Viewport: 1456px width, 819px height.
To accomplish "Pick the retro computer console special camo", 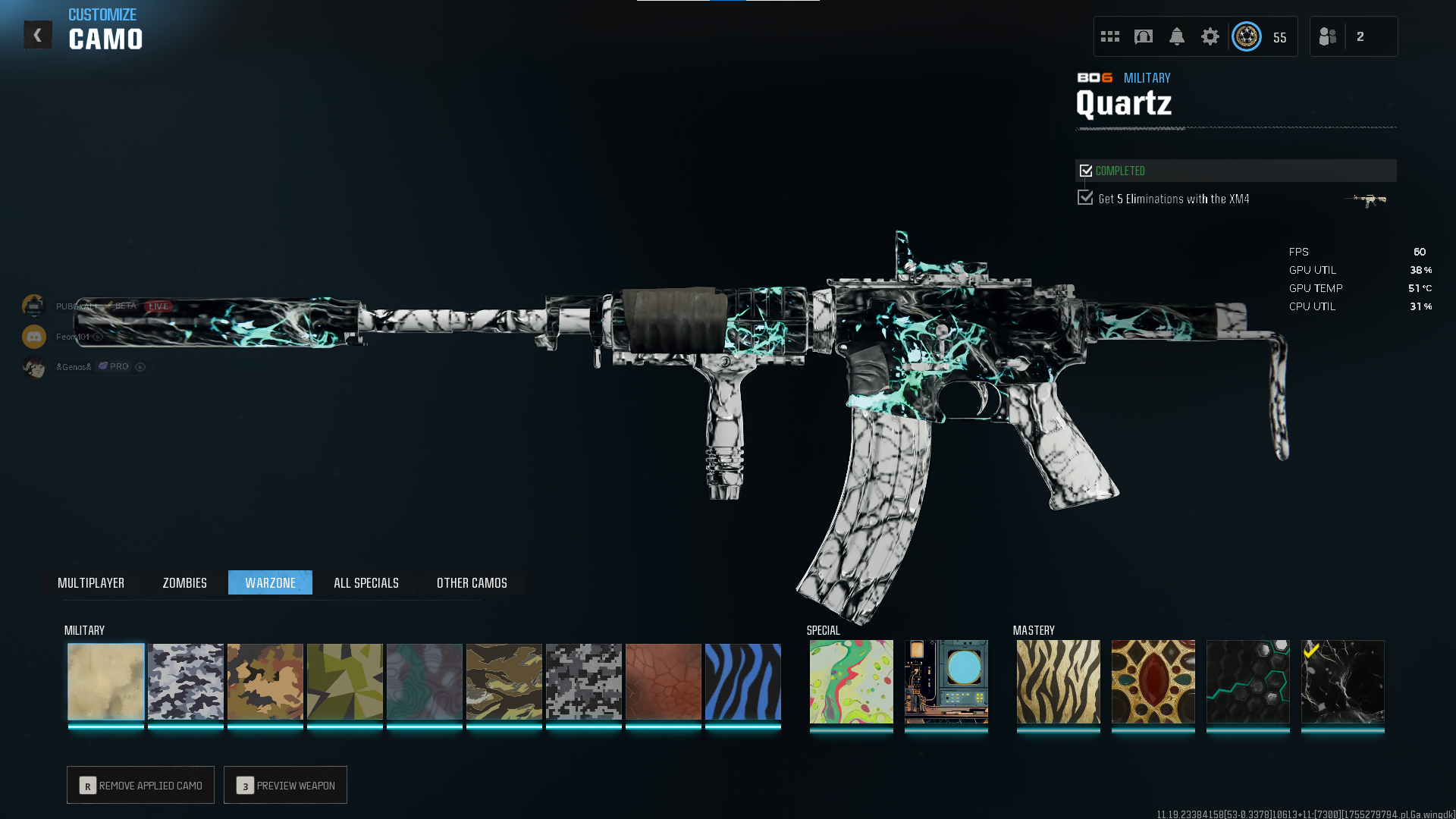I will tap(946, 681).
